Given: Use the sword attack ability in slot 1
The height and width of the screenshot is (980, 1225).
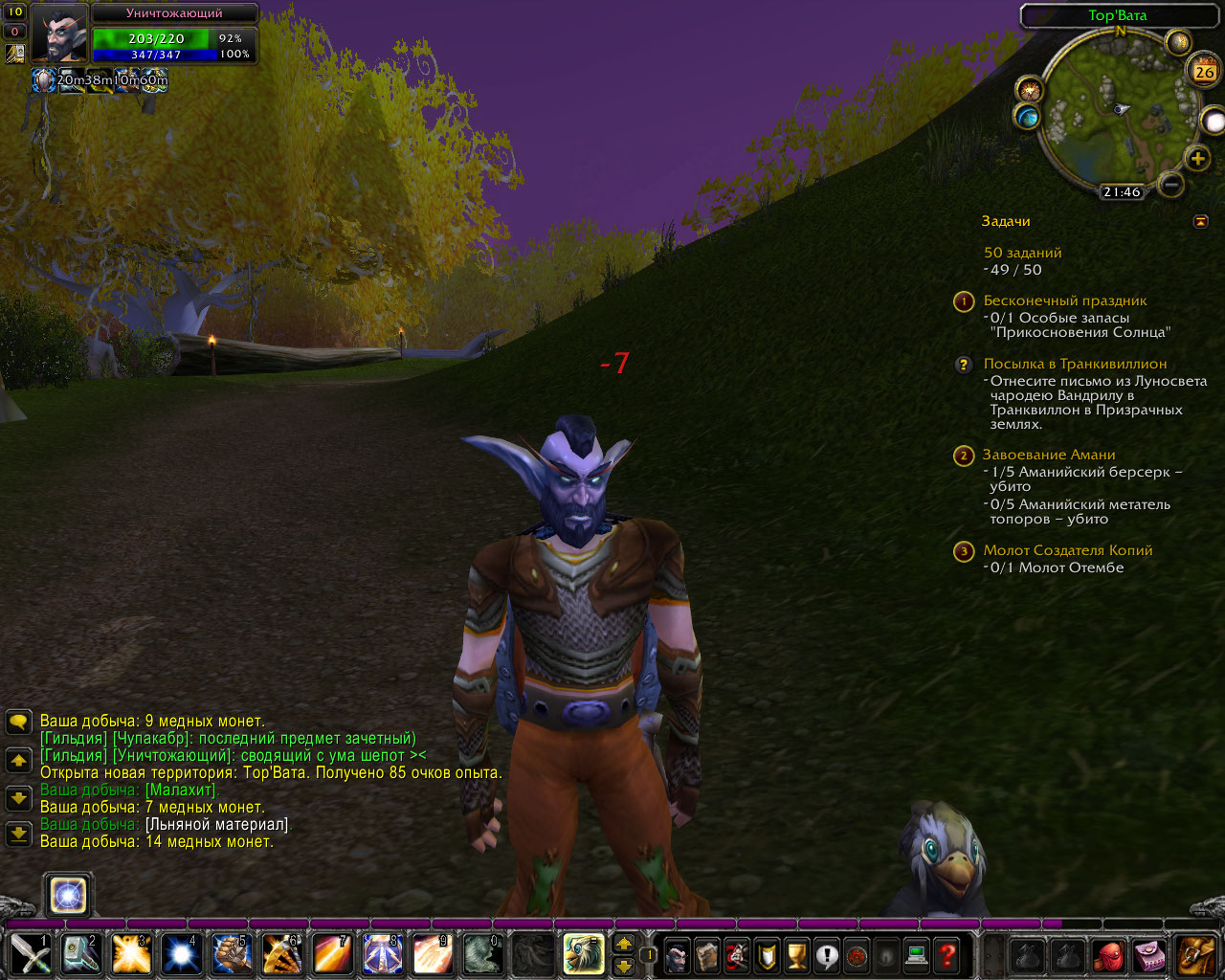Looking at the screenshot, I should click(x=31, y=954).
